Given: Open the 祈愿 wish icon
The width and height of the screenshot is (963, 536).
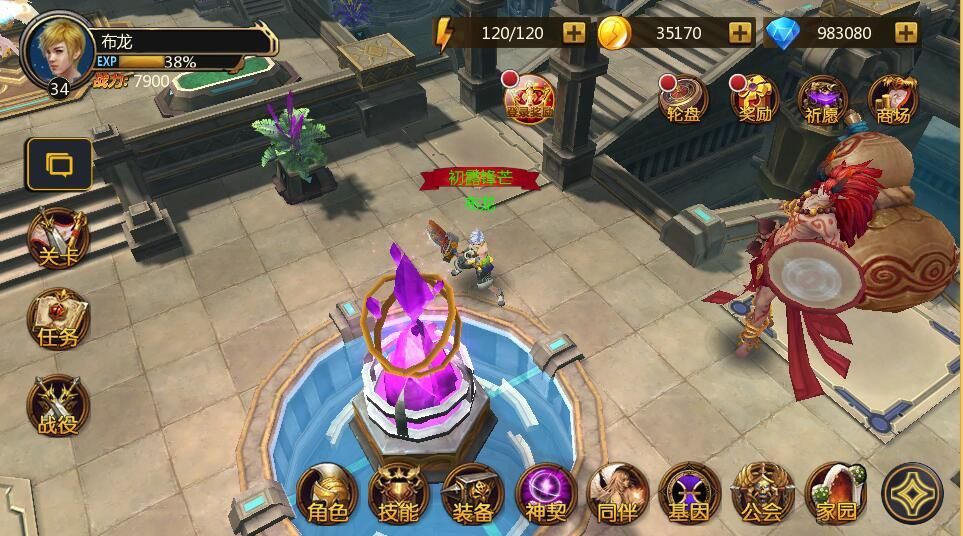Looking at the screenshot, I should (824, 100).
